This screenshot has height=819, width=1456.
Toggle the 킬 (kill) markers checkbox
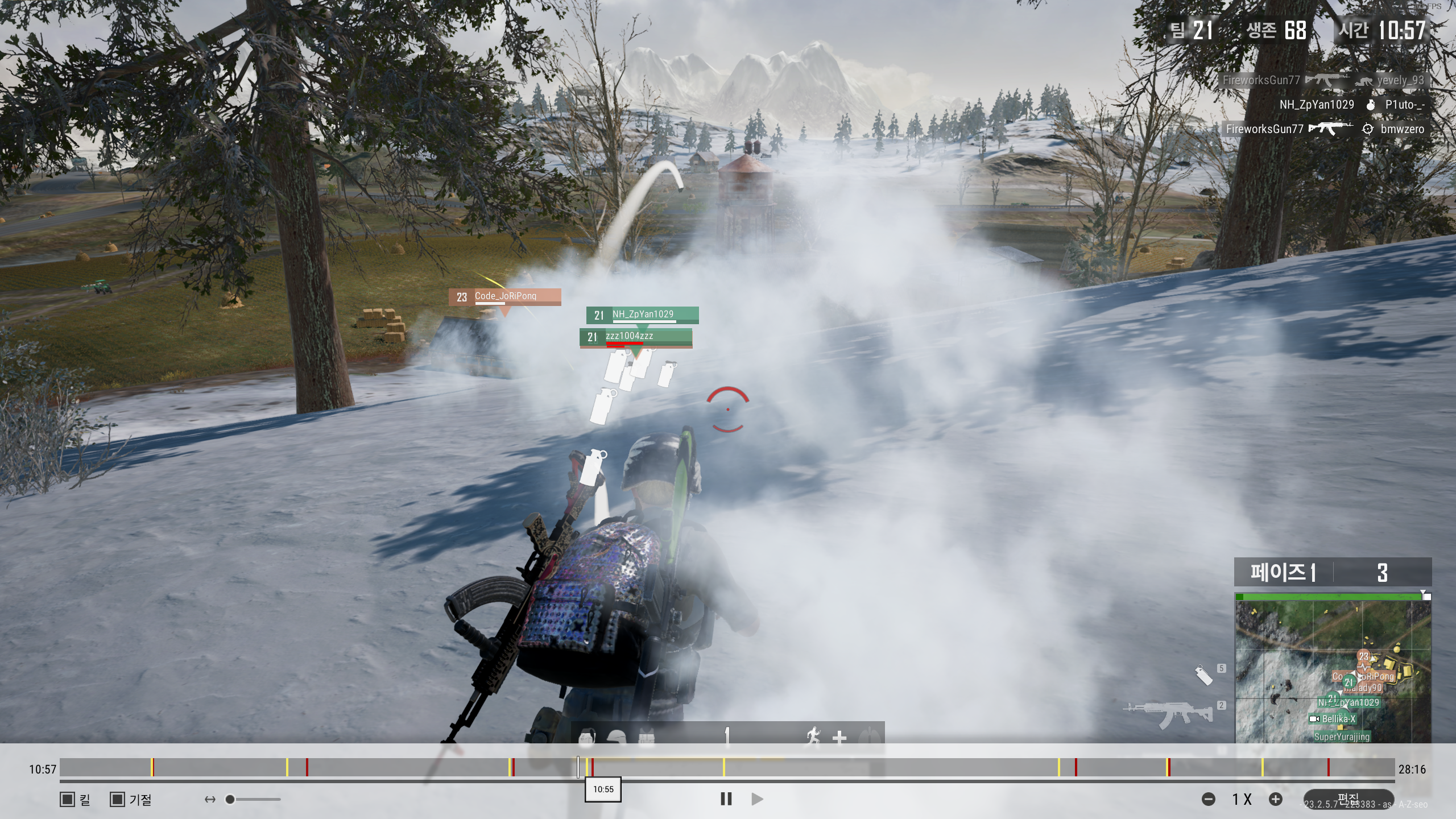[x=67, y=799]
